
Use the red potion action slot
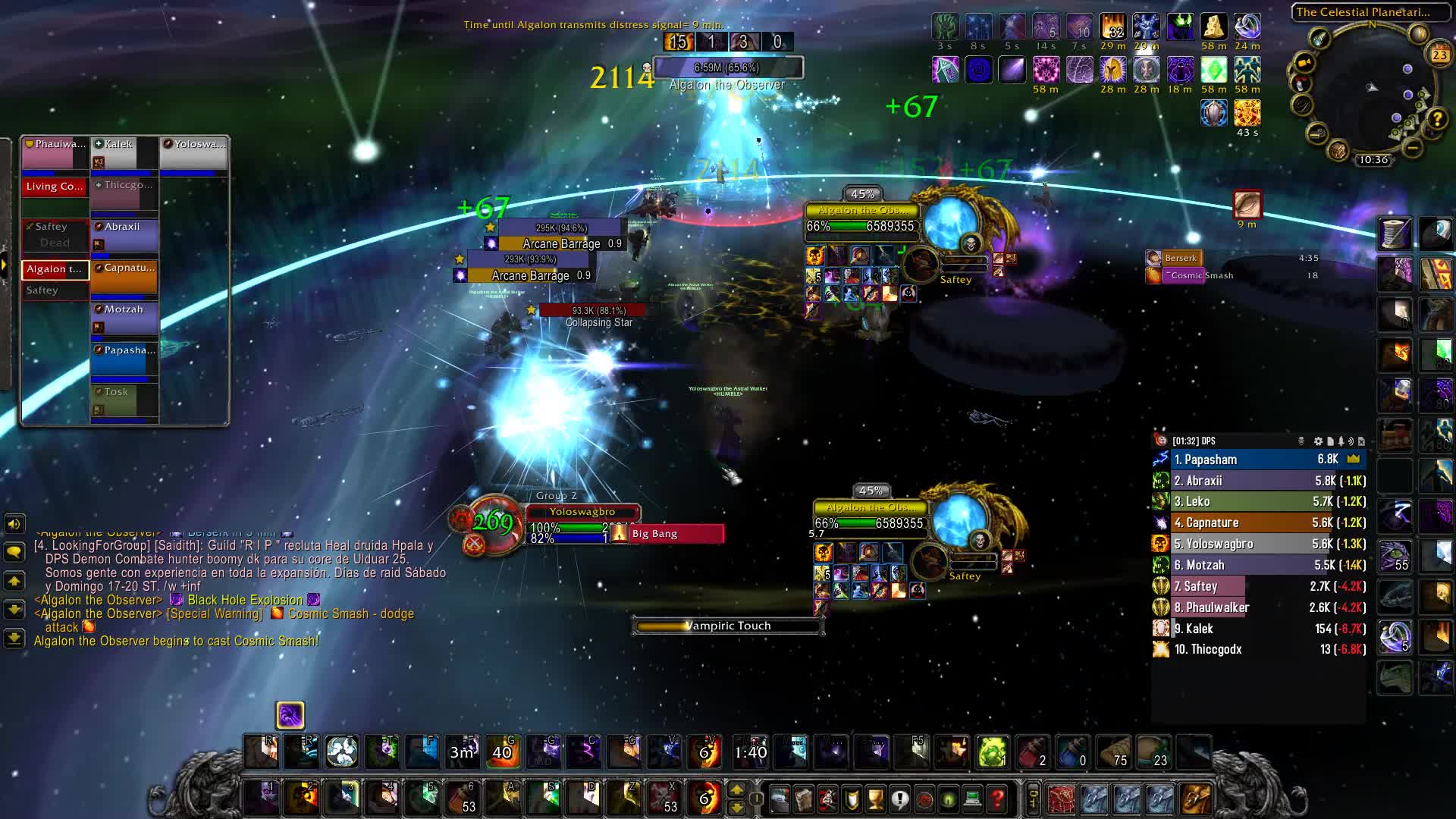[x=1032, y=752]
